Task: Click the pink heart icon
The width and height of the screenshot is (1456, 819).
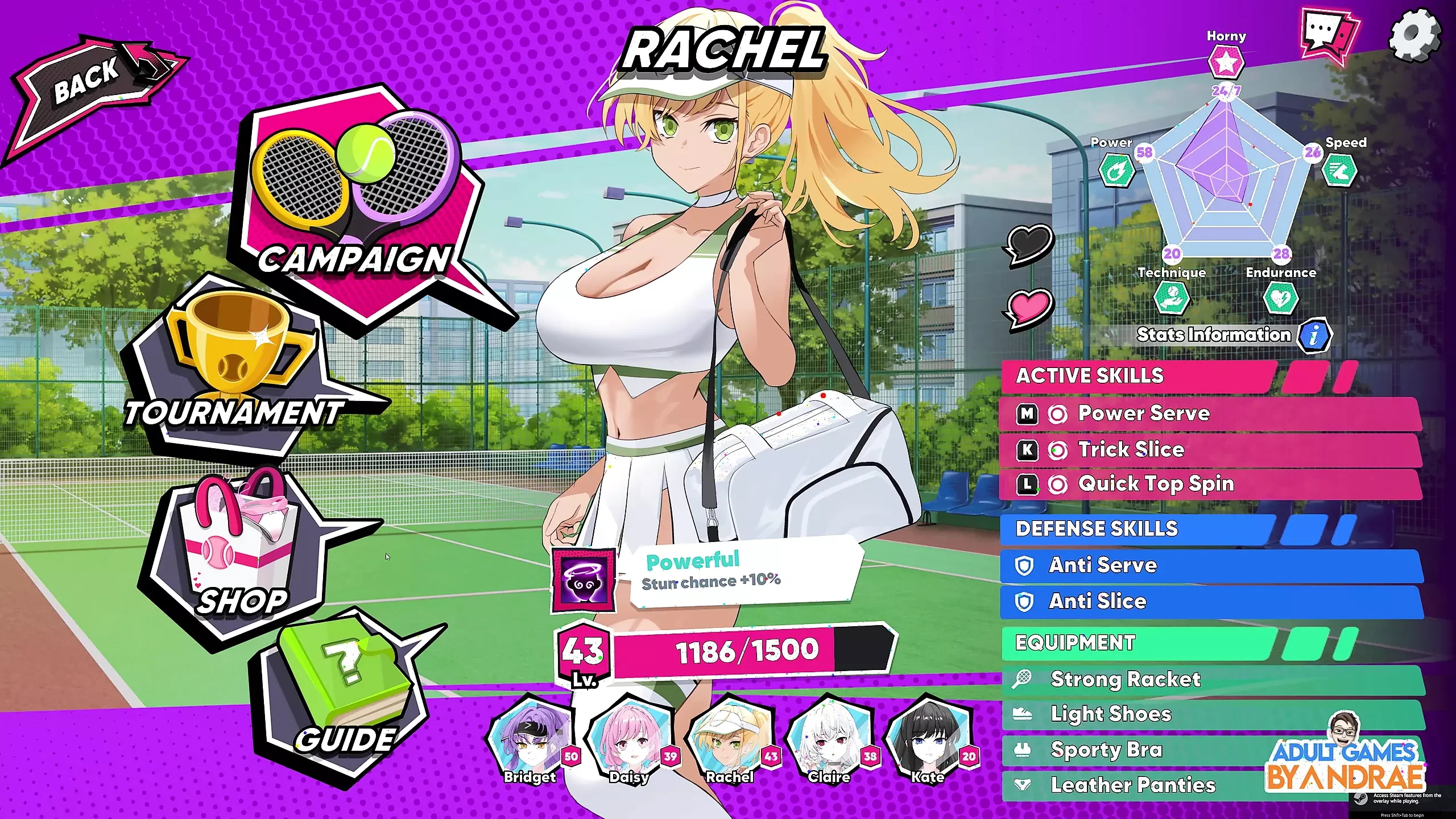Action: [1031, 307]
